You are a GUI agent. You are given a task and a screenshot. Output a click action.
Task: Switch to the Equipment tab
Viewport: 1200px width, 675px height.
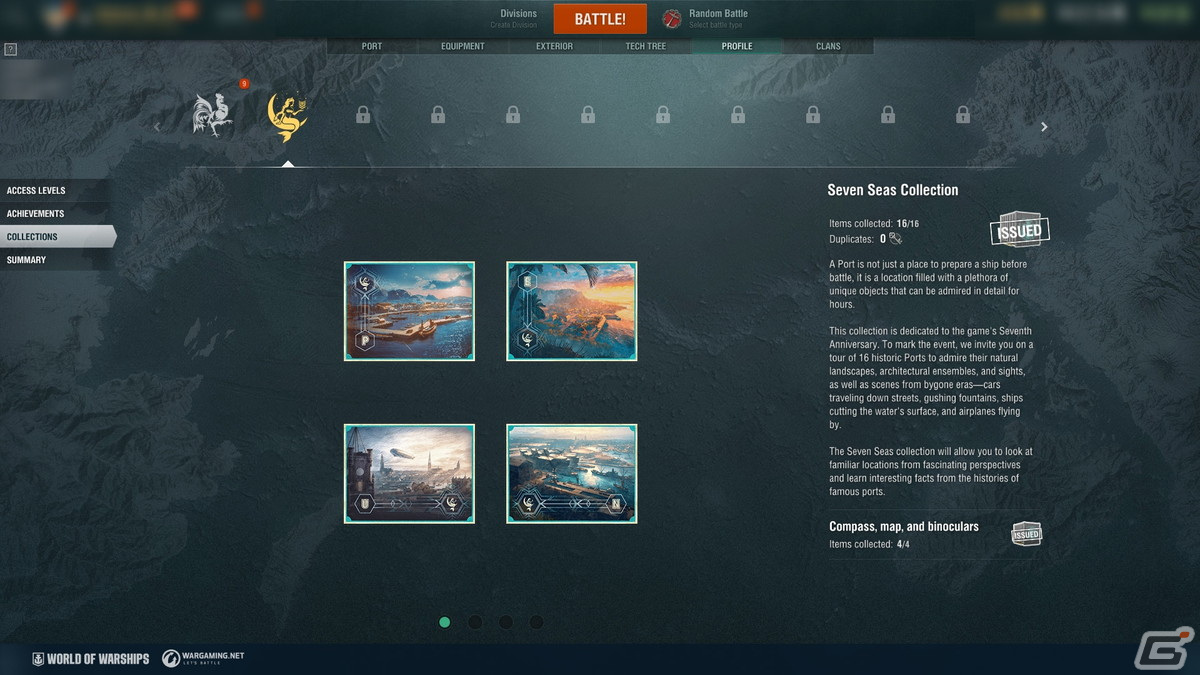462,46
